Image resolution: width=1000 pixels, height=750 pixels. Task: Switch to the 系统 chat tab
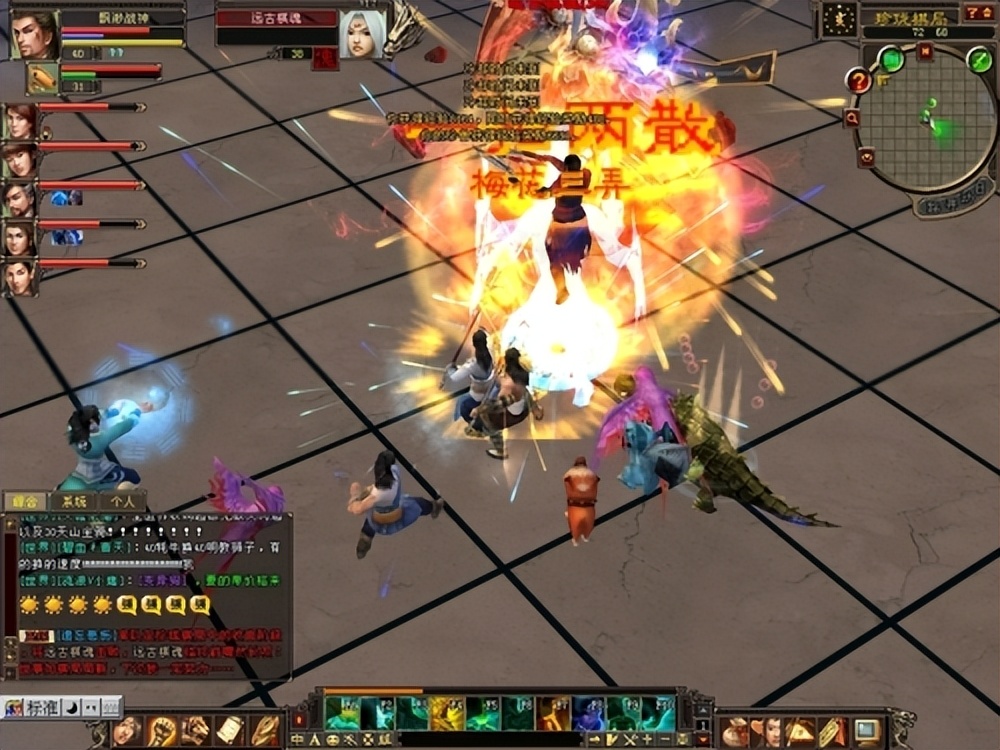tap(75, 502)
